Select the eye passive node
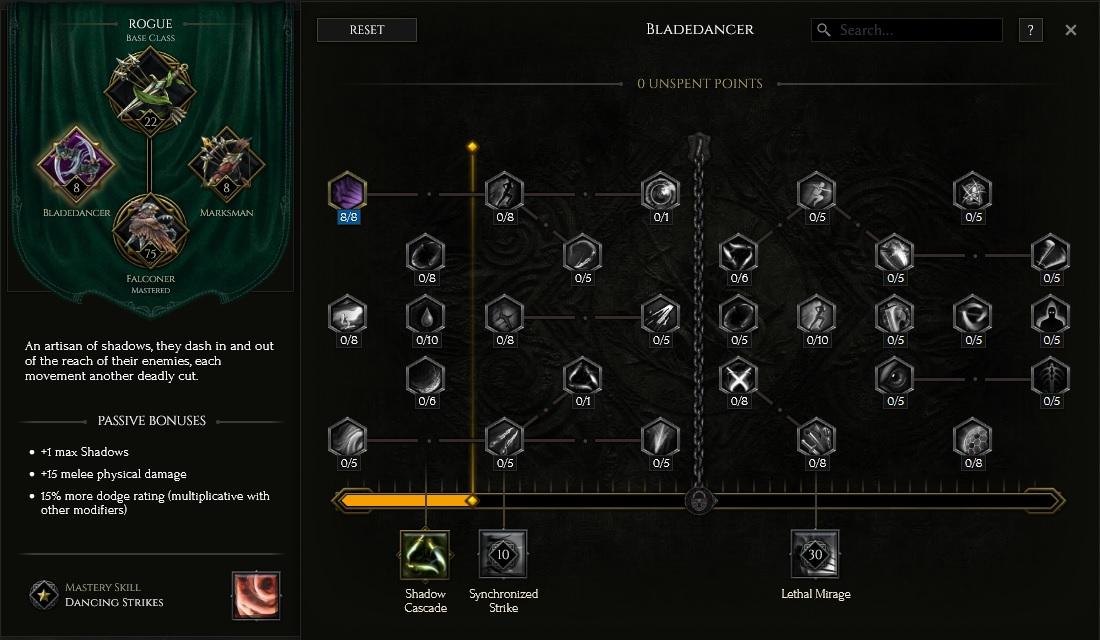Image resolution: width=1100 pixels, height=640 pixels. [x=894, y=378]
